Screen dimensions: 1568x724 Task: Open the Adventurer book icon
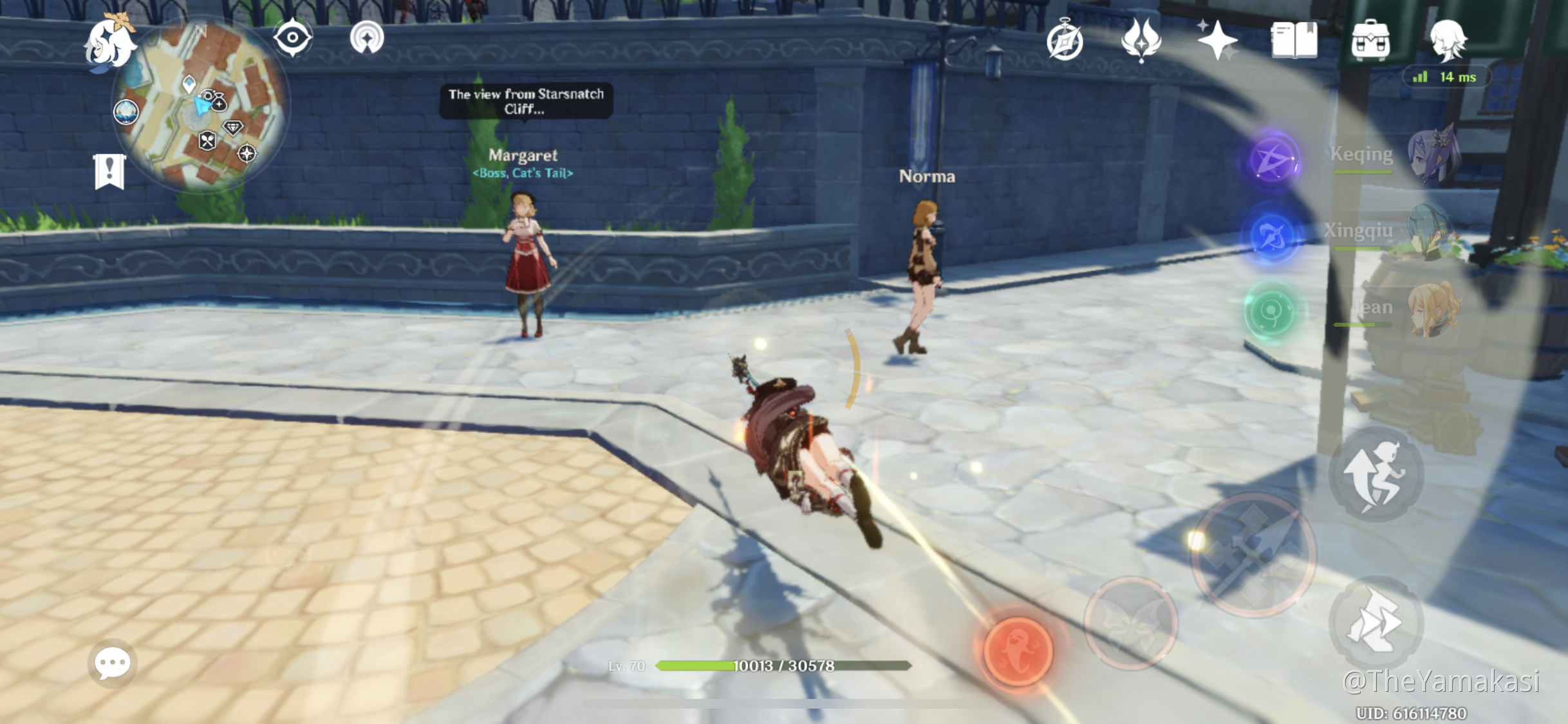tap(1294, 41)
